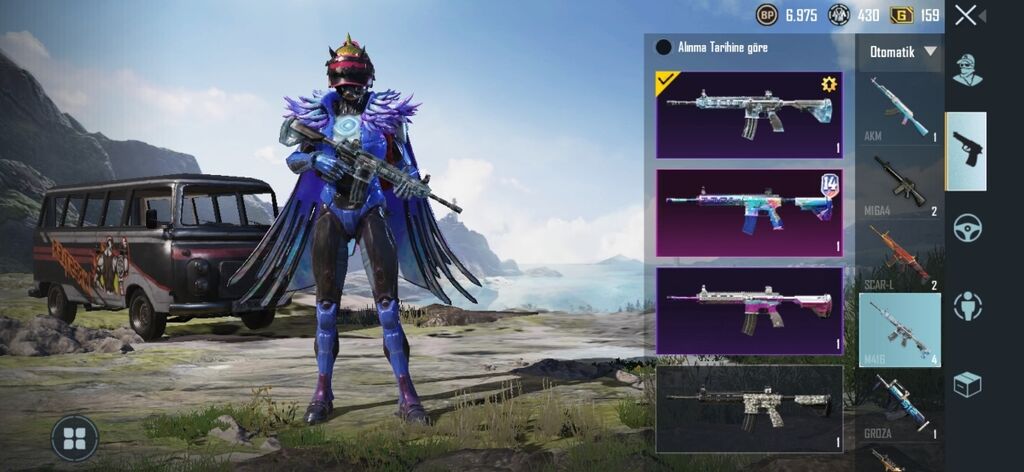The height and width of the screenshot is (472, 1024).
Task: Open the gear settings on equipped skin
Action: [828, 85]
